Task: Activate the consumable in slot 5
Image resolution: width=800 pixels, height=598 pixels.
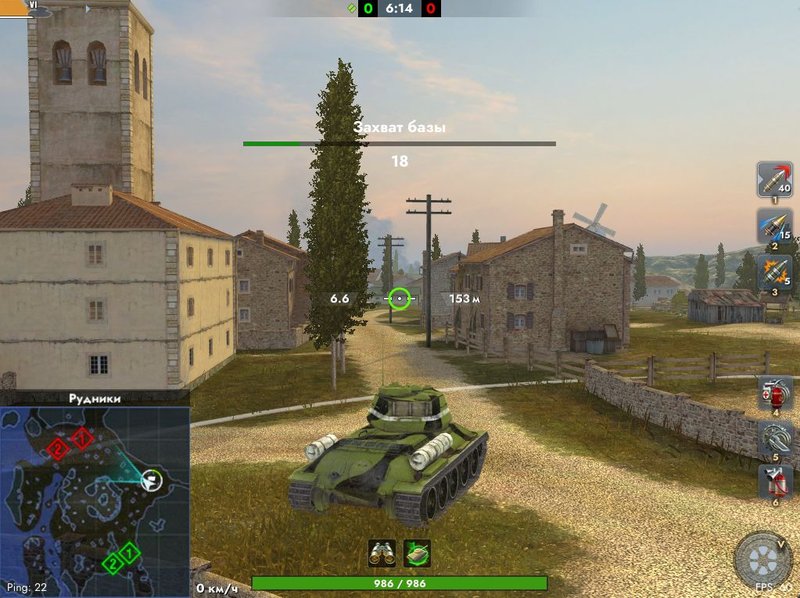Action: point(775,438)
